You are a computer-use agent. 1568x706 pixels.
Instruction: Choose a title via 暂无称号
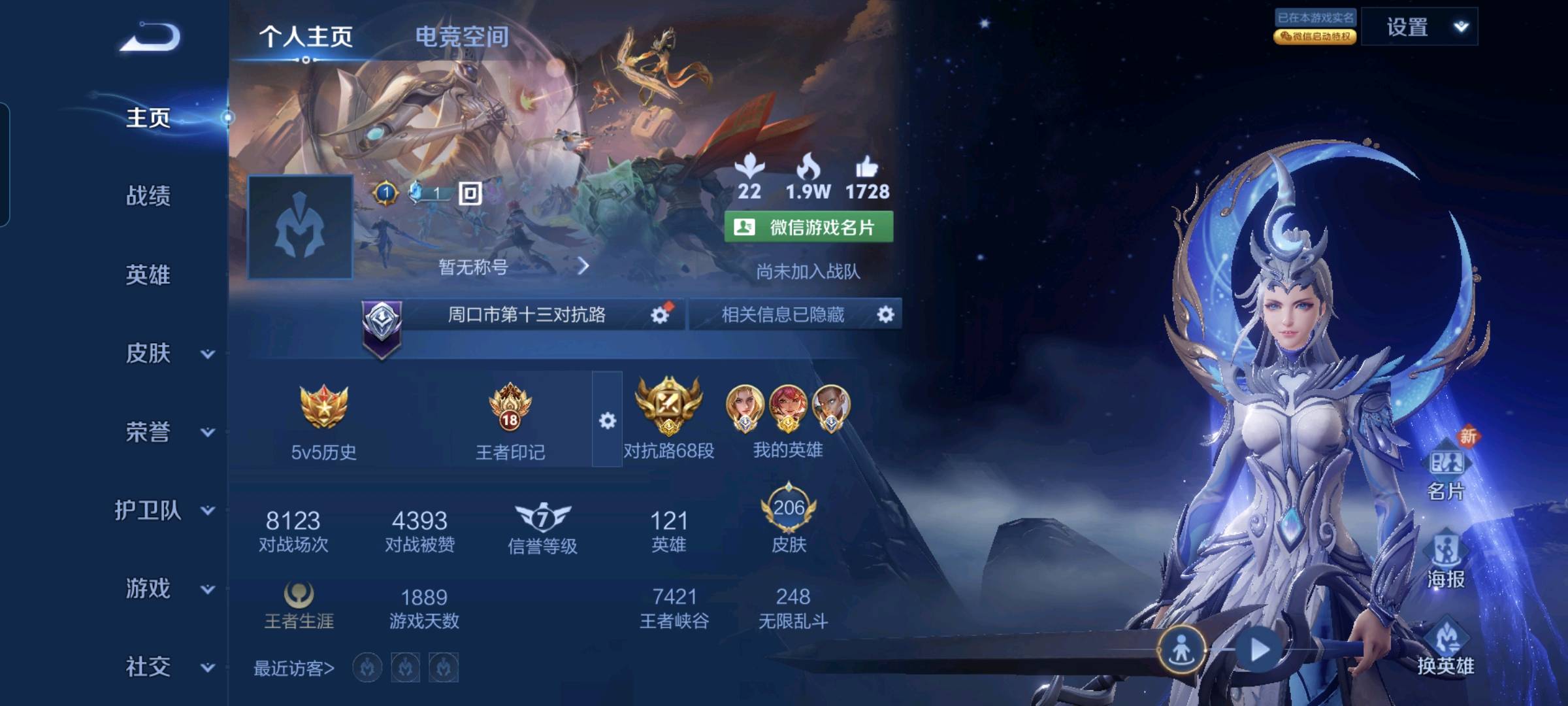tap(514, 267)
